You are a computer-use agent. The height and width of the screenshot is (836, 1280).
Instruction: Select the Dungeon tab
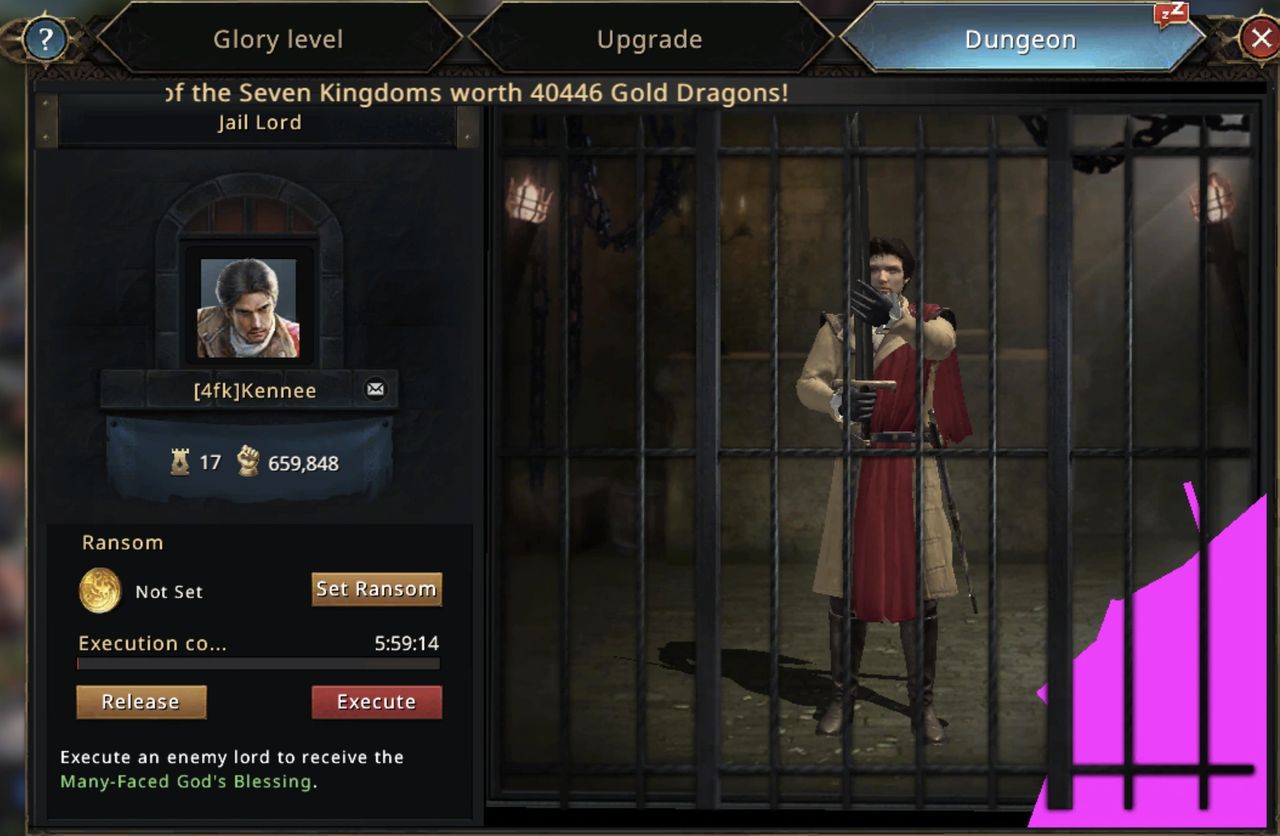(x=1020, y=40)
